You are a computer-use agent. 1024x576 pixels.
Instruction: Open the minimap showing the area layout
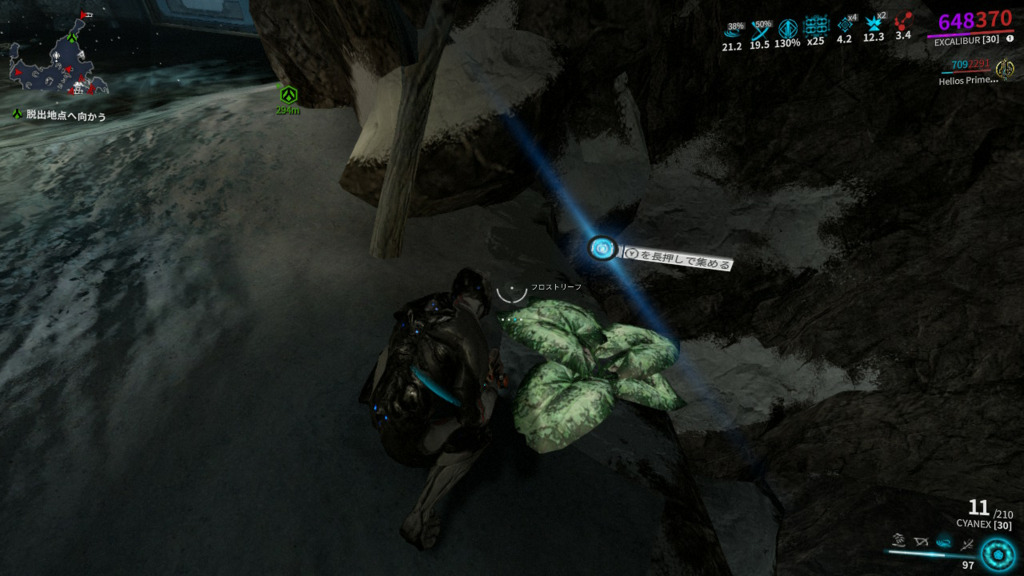point(58,68)
